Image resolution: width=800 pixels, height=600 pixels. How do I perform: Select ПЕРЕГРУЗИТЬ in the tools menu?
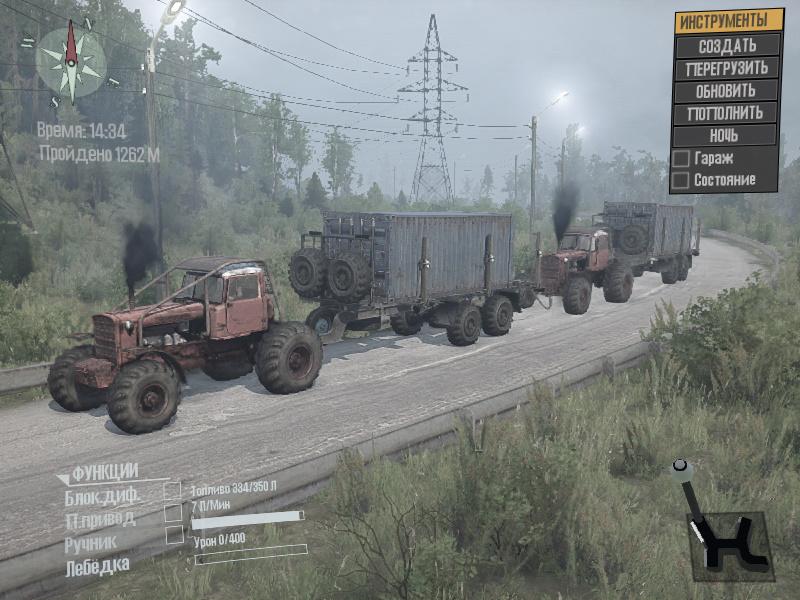pos(727,69)
